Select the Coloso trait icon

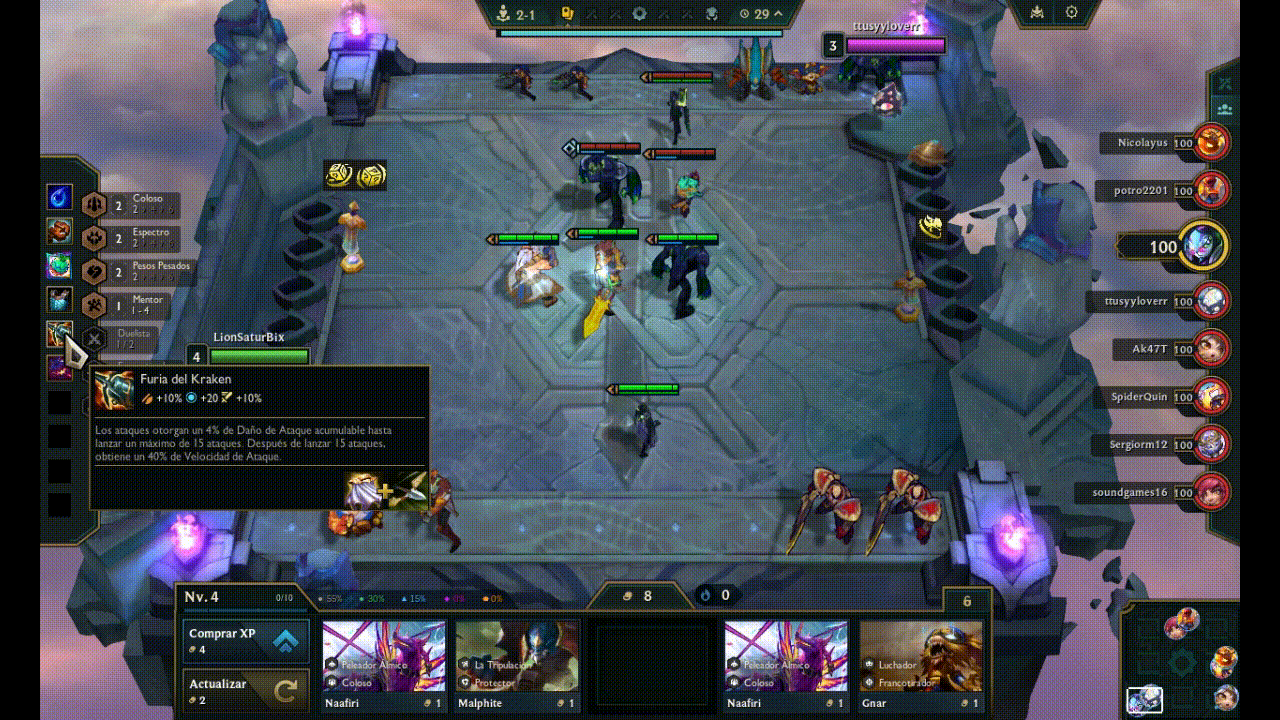tap(95, 203)
